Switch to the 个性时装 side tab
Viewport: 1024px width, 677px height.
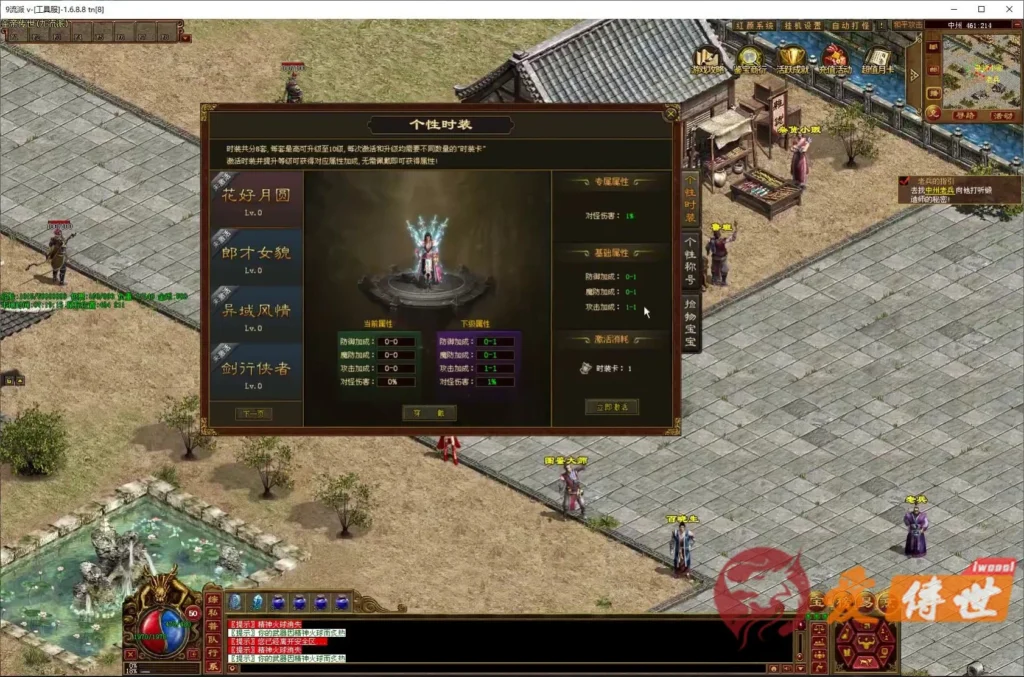pyautogui.click(x=690, y=197)
